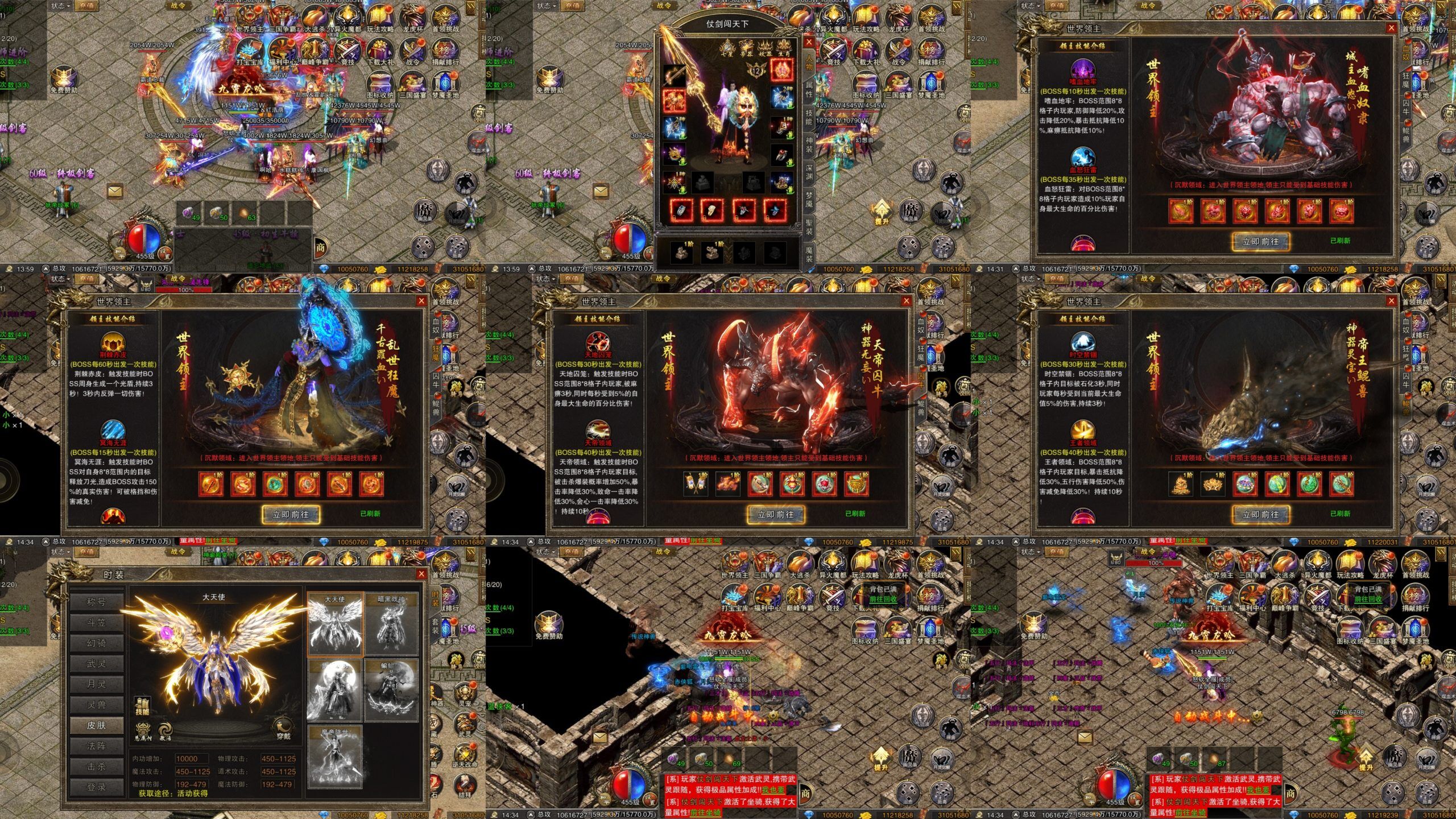Click the 嗜血地牢 boss skill icon
The width and height of the screenshot is (1456, 819).
(x=1083, y=71)
